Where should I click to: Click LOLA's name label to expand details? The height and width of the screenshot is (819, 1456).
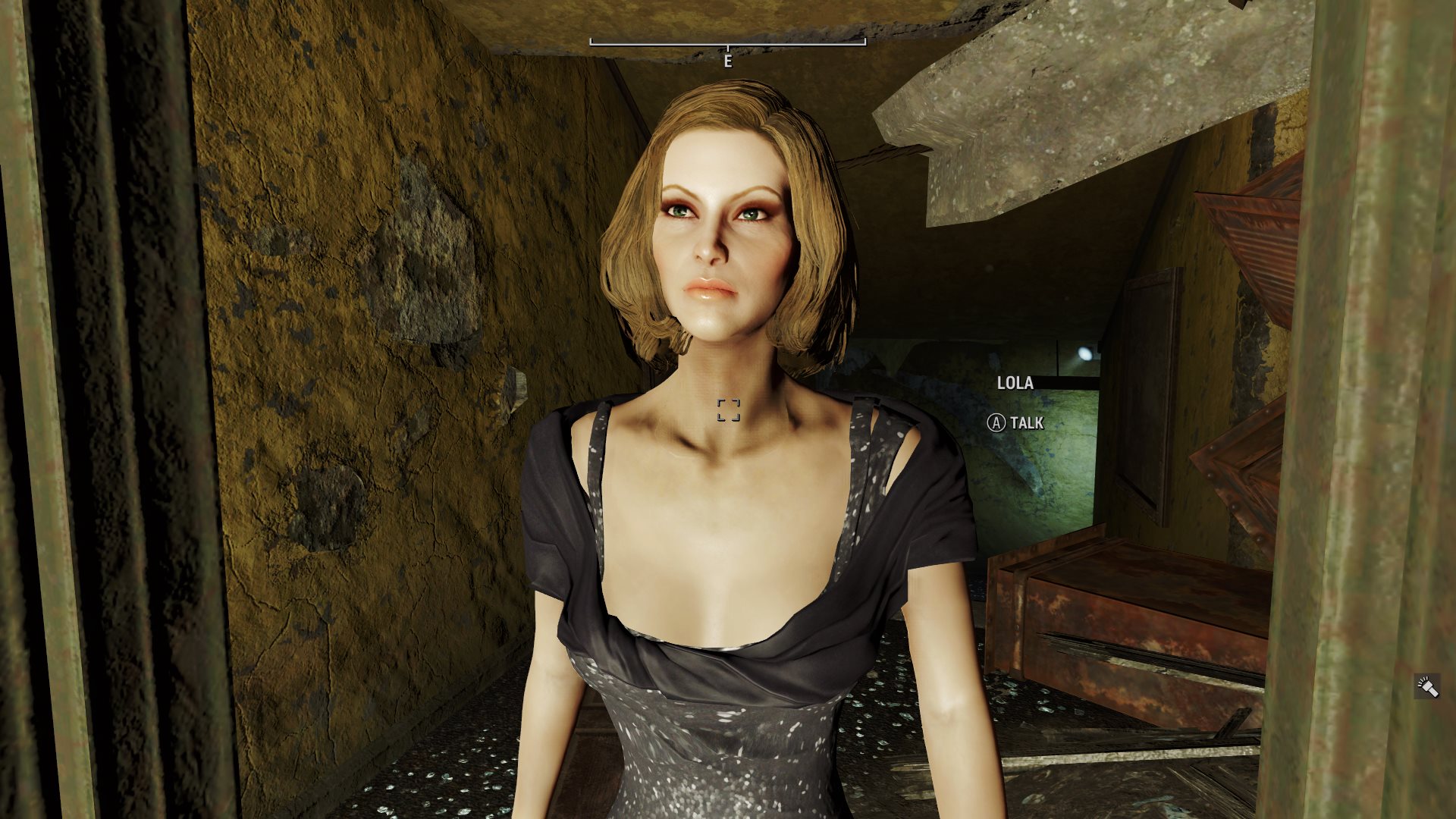coord(1015,384)
